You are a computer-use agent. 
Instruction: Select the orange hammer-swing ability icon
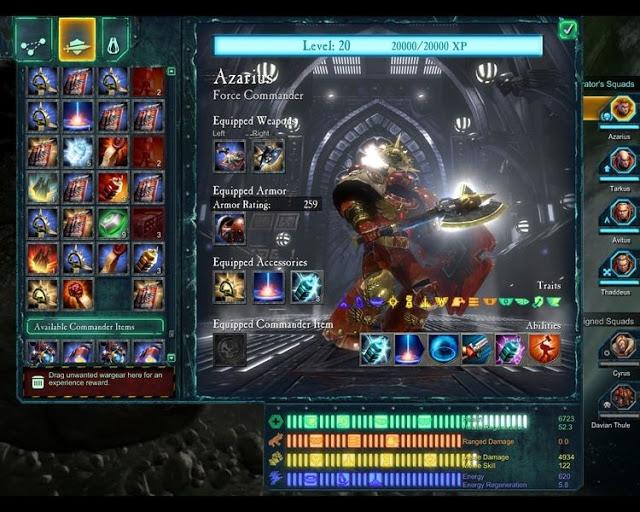click(x=543, y=348)
